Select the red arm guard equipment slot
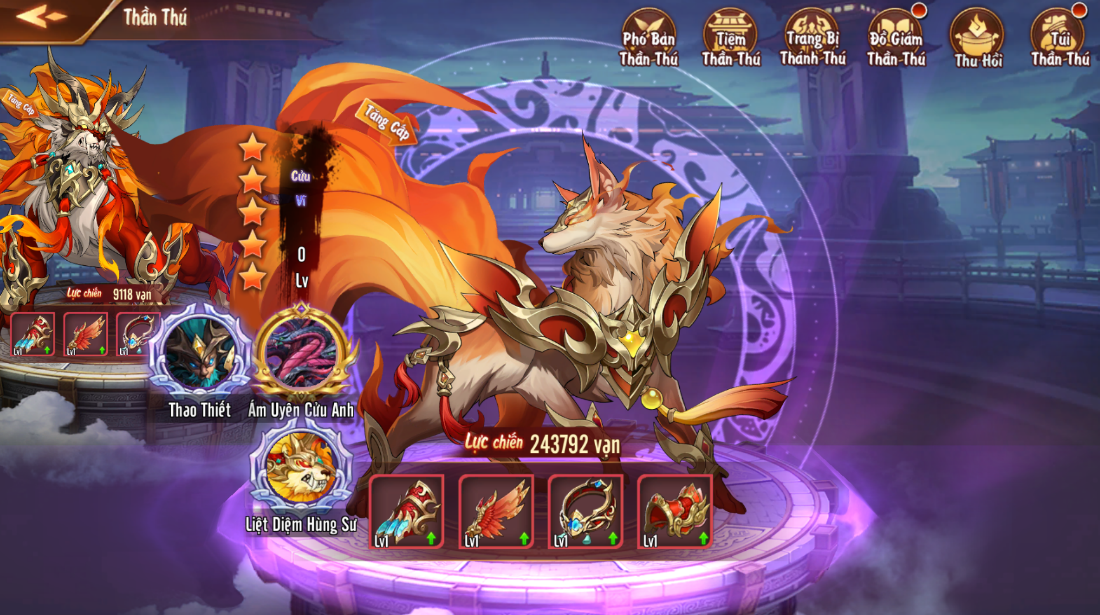The height and width of the screenshot is (615, 1100). [674, 512]
